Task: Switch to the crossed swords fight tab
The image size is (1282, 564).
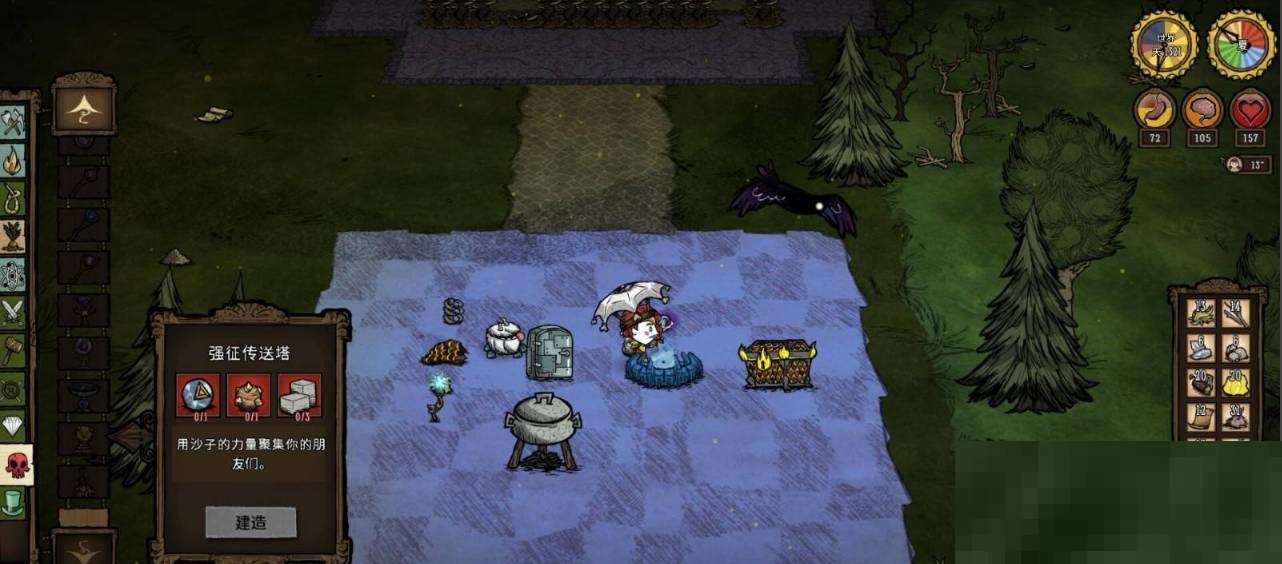Action: coord(12,312)
